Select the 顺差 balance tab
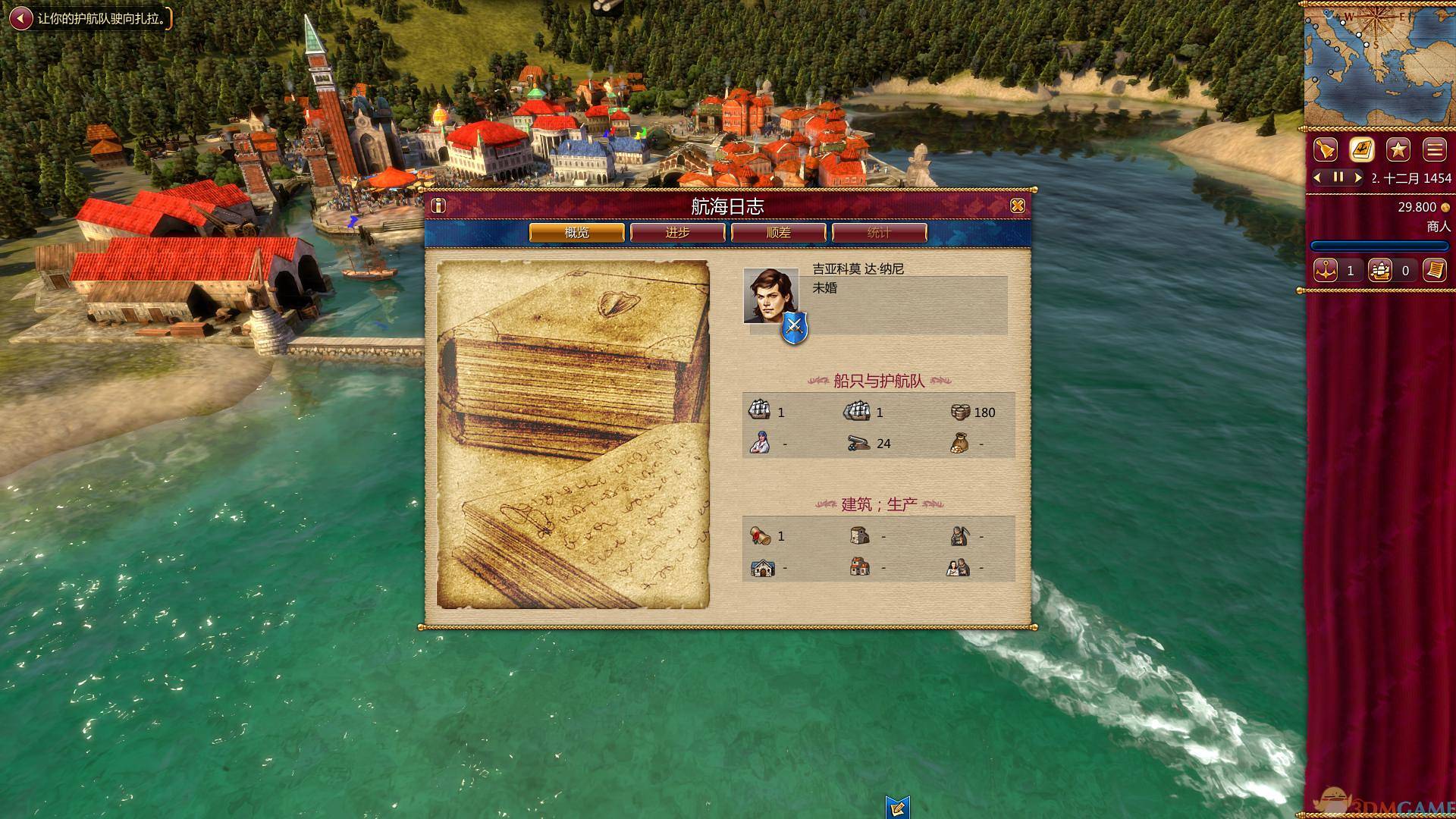Viewport: 1456px width, 819px height. 778,233
